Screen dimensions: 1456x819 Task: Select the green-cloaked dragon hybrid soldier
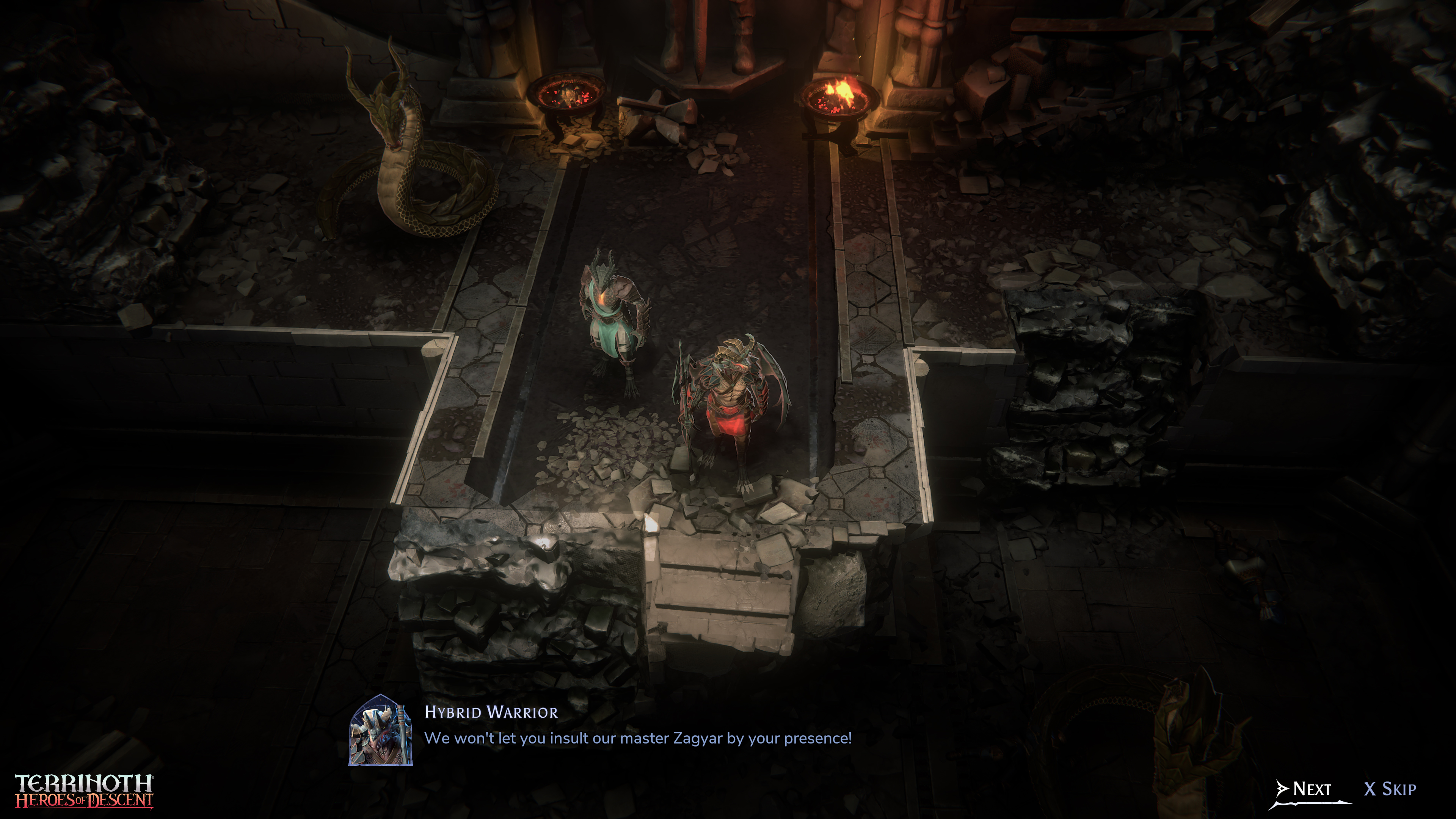(613, 322)
